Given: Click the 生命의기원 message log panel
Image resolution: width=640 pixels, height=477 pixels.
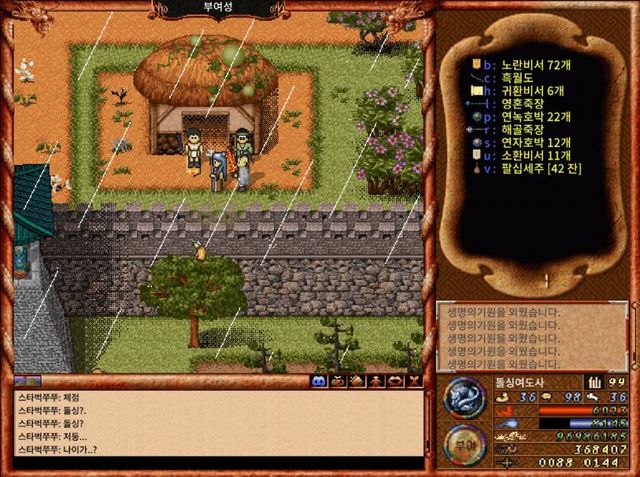Looking at the screenshot, I should tap(533, 336).
